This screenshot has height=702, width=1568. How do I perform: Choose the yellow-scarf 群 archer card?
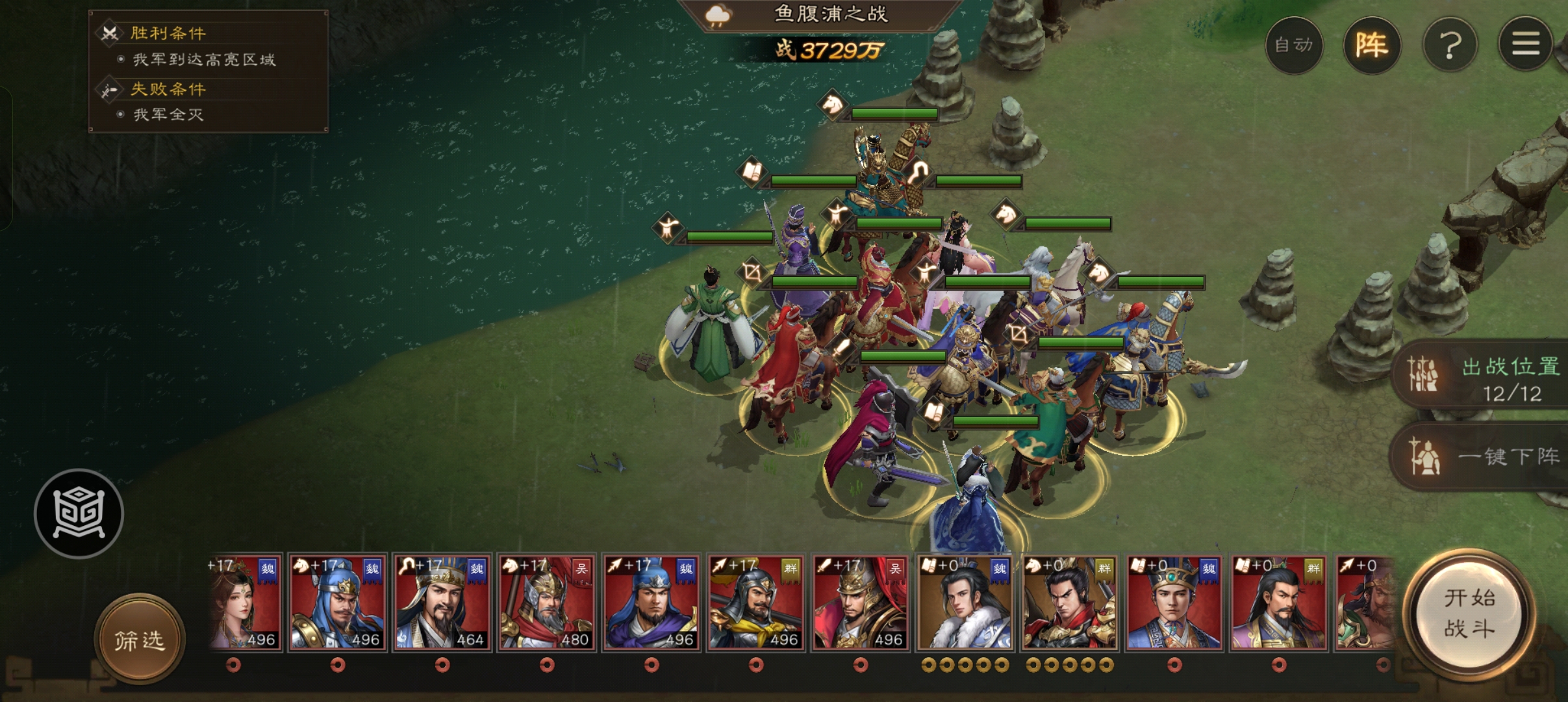coord(755,603)
